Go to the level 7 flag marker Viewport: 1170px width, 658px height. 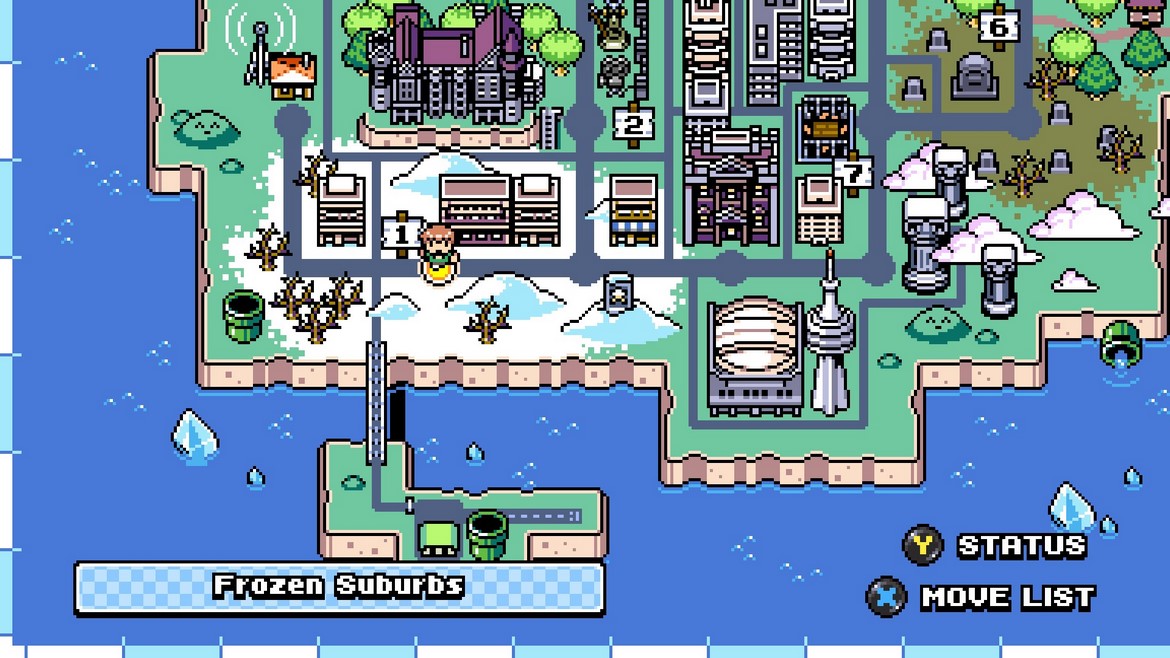tap(852, 174)
